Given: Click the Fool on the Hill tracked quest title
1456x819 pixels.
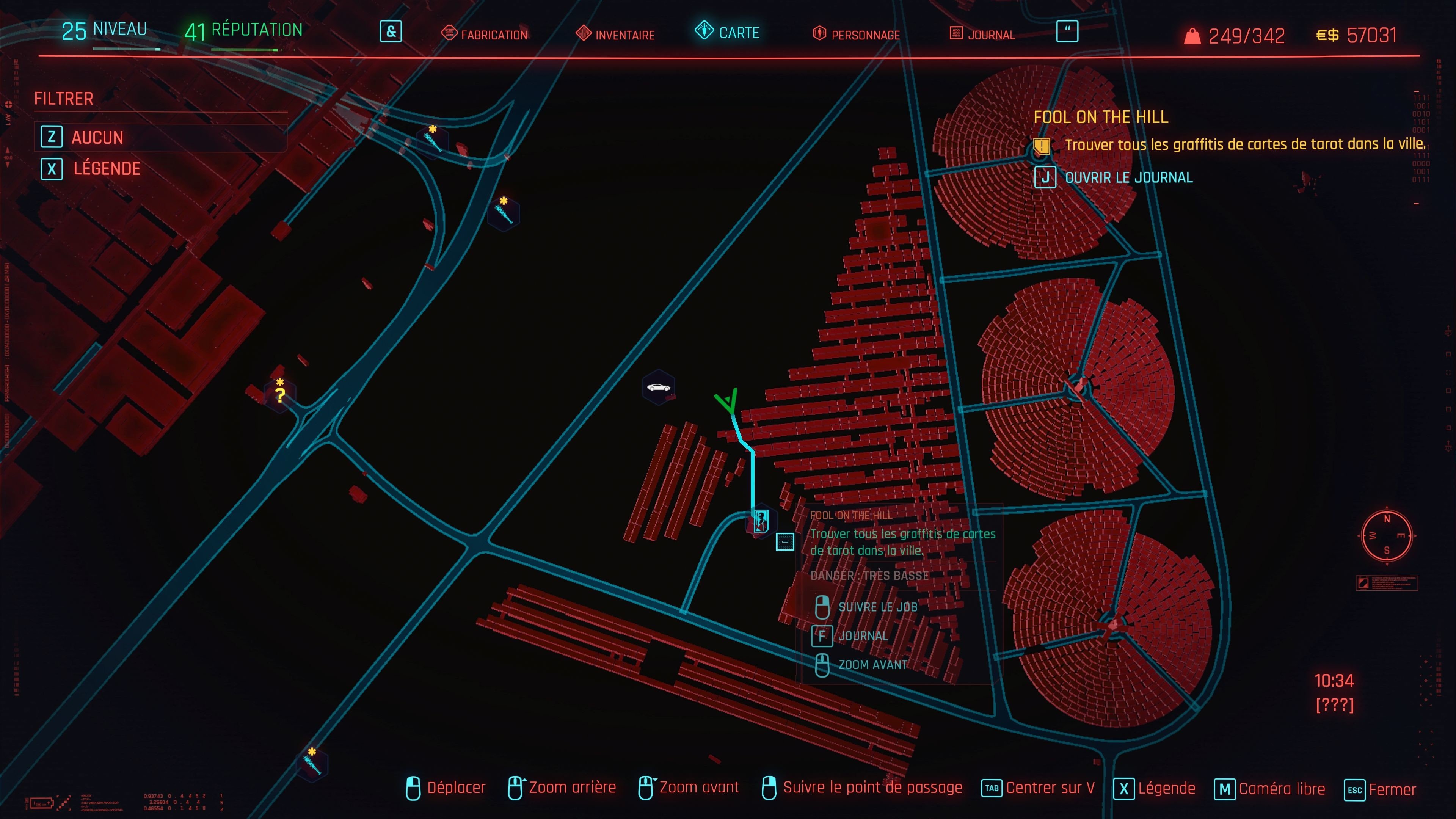Looking at the screenshot, I should pos(1100,117).
